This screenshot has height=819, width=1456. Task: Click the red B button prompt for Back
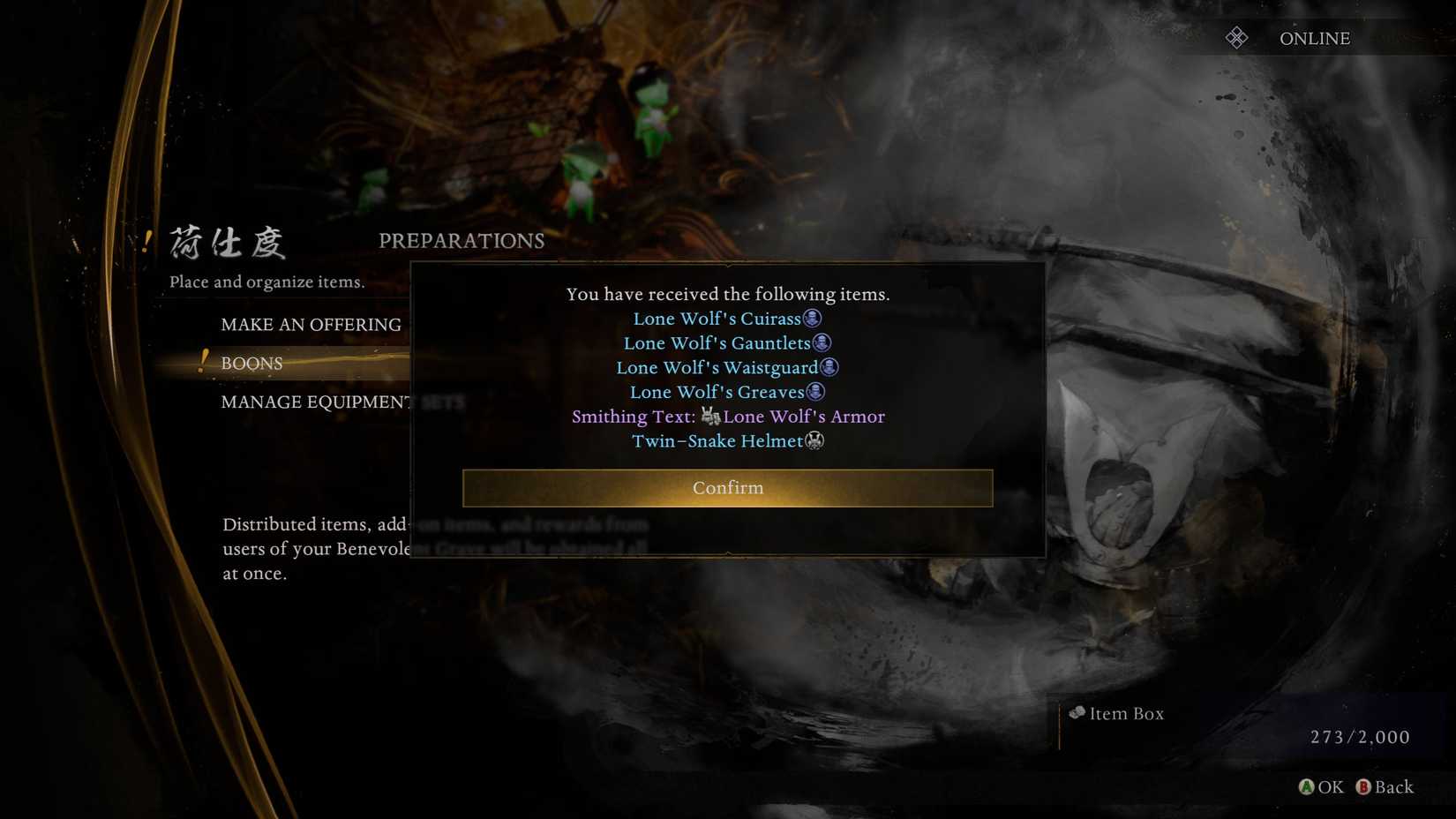[1363, 787]
